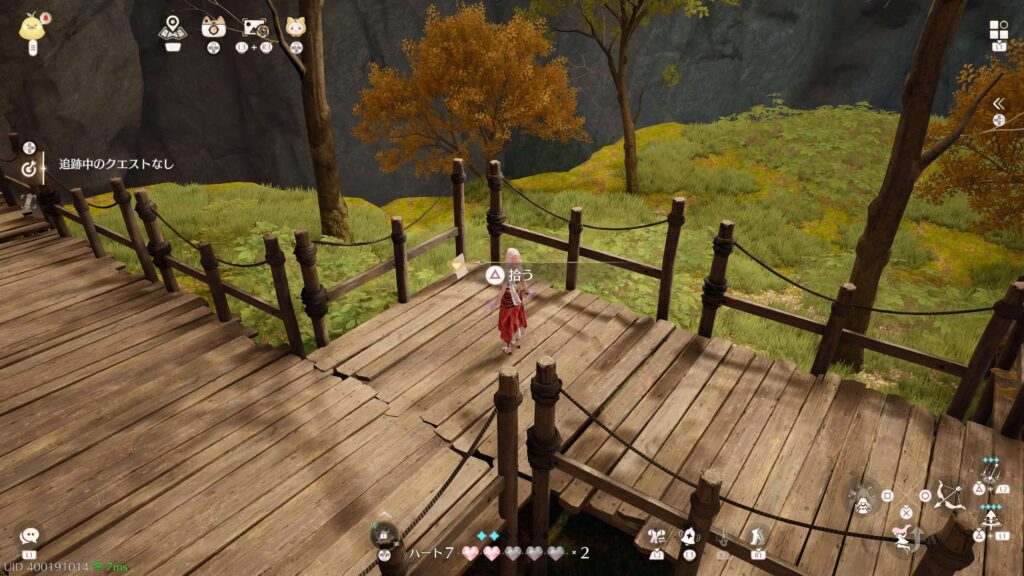Open the photo mode picture icon

click(254, 28)
